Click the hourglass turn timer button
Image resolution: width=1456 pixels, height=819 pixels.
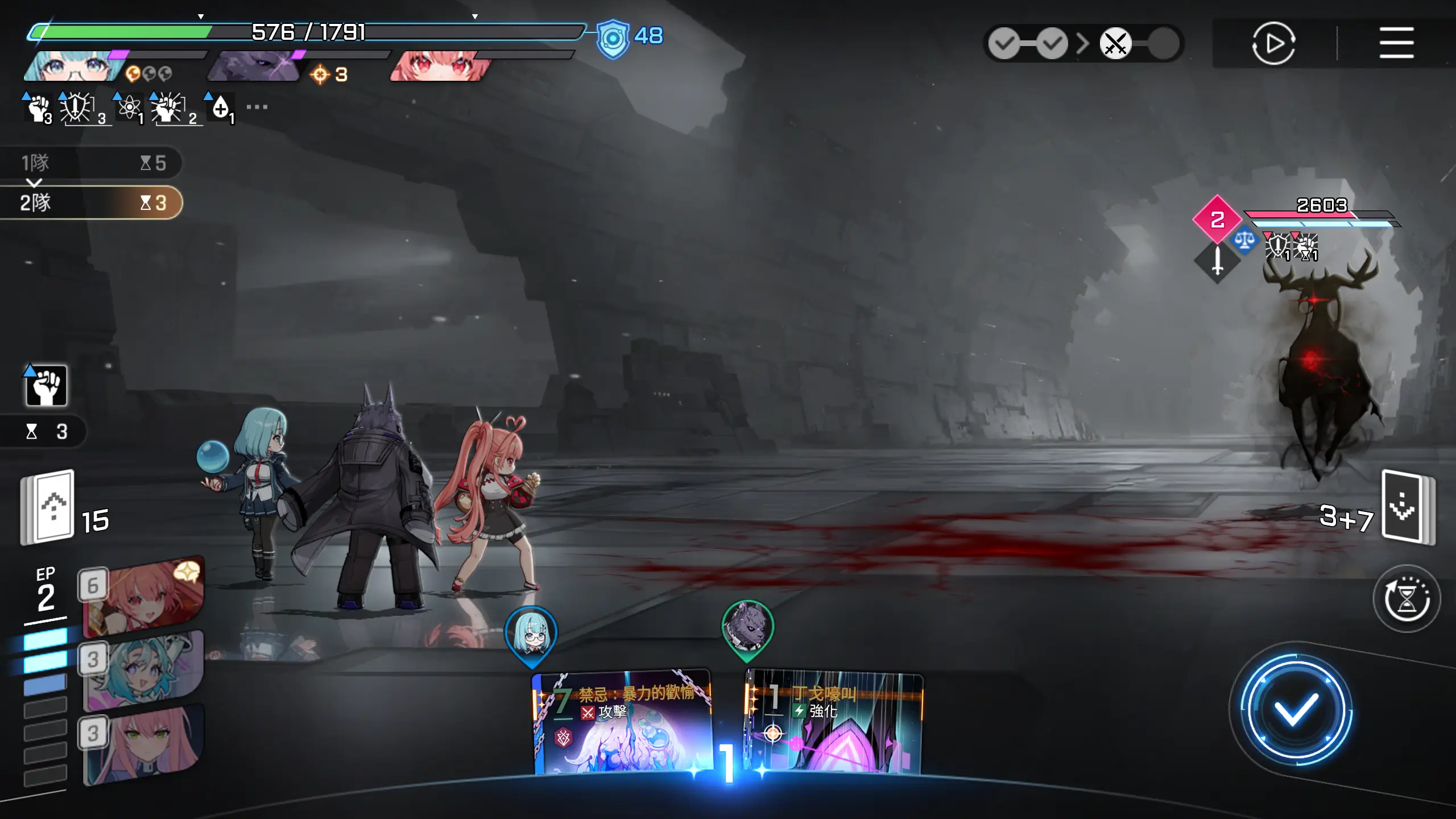click(x=1407, y=599)
